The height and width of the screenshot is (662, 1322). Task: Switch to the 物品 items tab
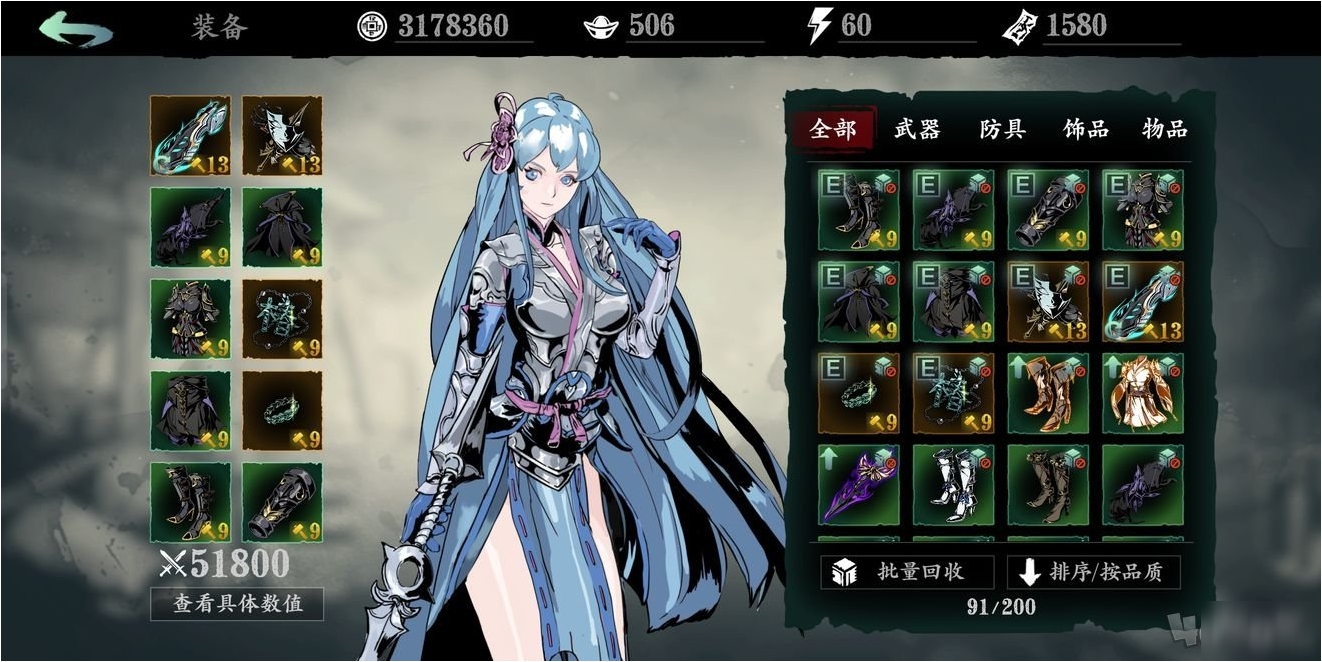coord(1165,129)
